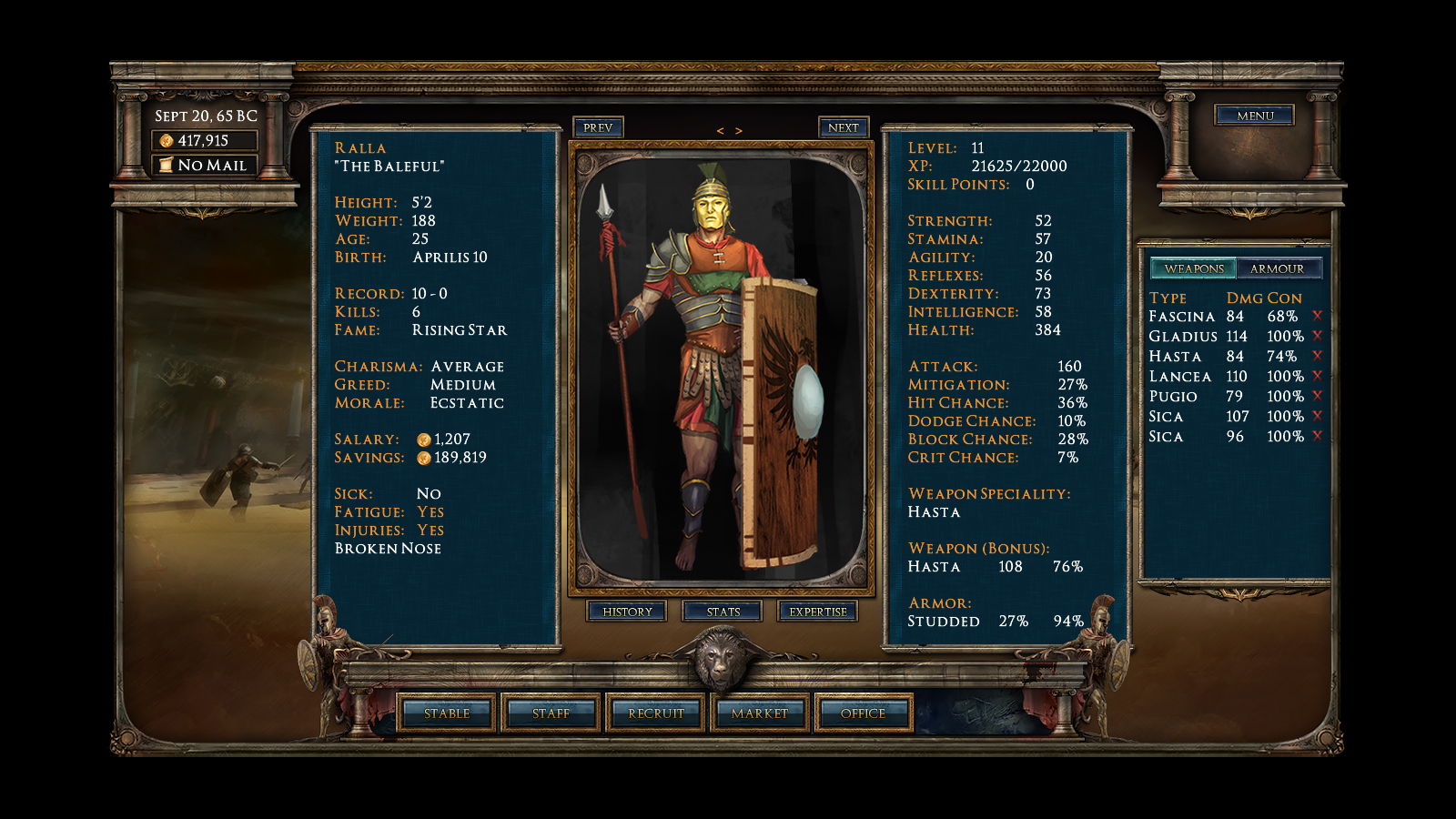
Task: Delete the Lancea with its red X
Action: 1317,376
